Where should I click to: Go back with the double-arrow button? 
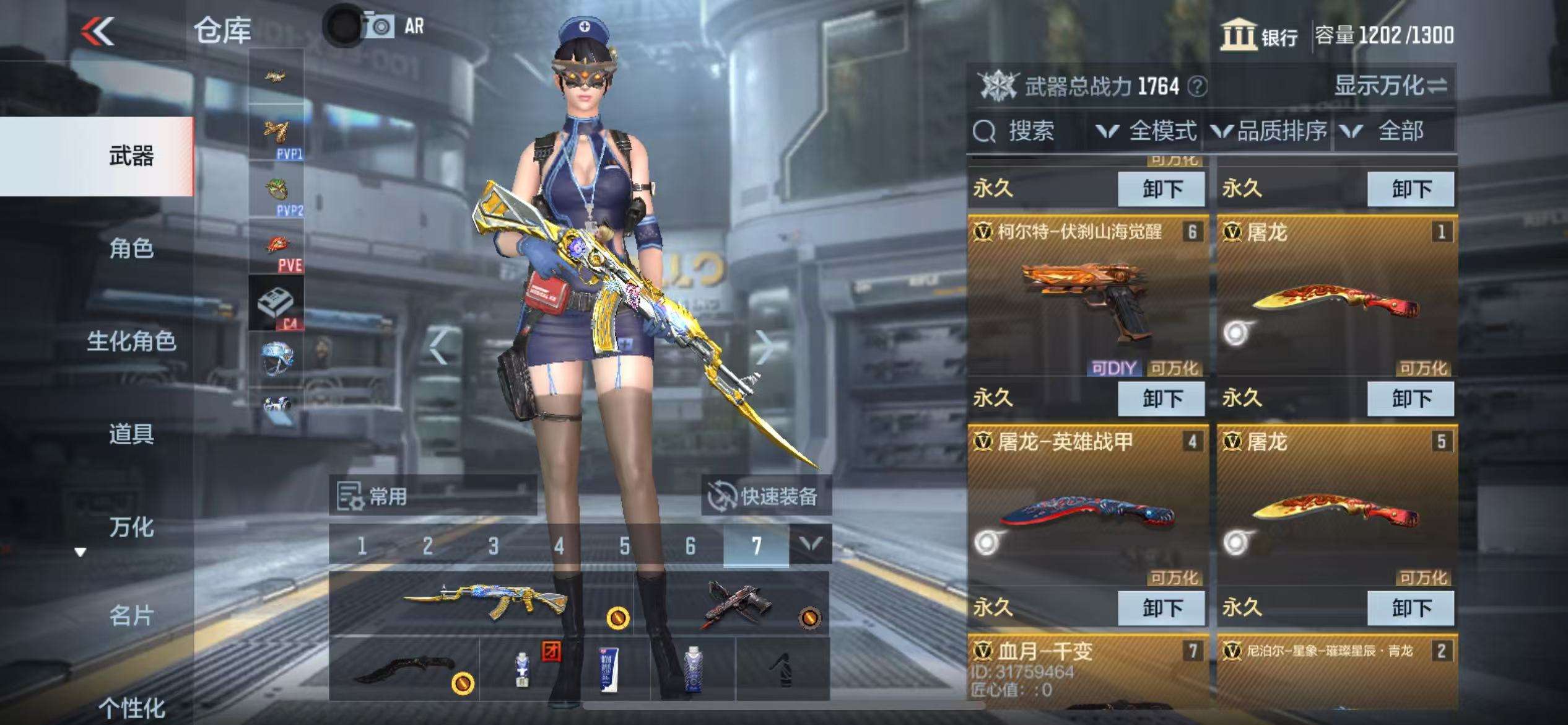pyautogui.click(x=98, y=31)
